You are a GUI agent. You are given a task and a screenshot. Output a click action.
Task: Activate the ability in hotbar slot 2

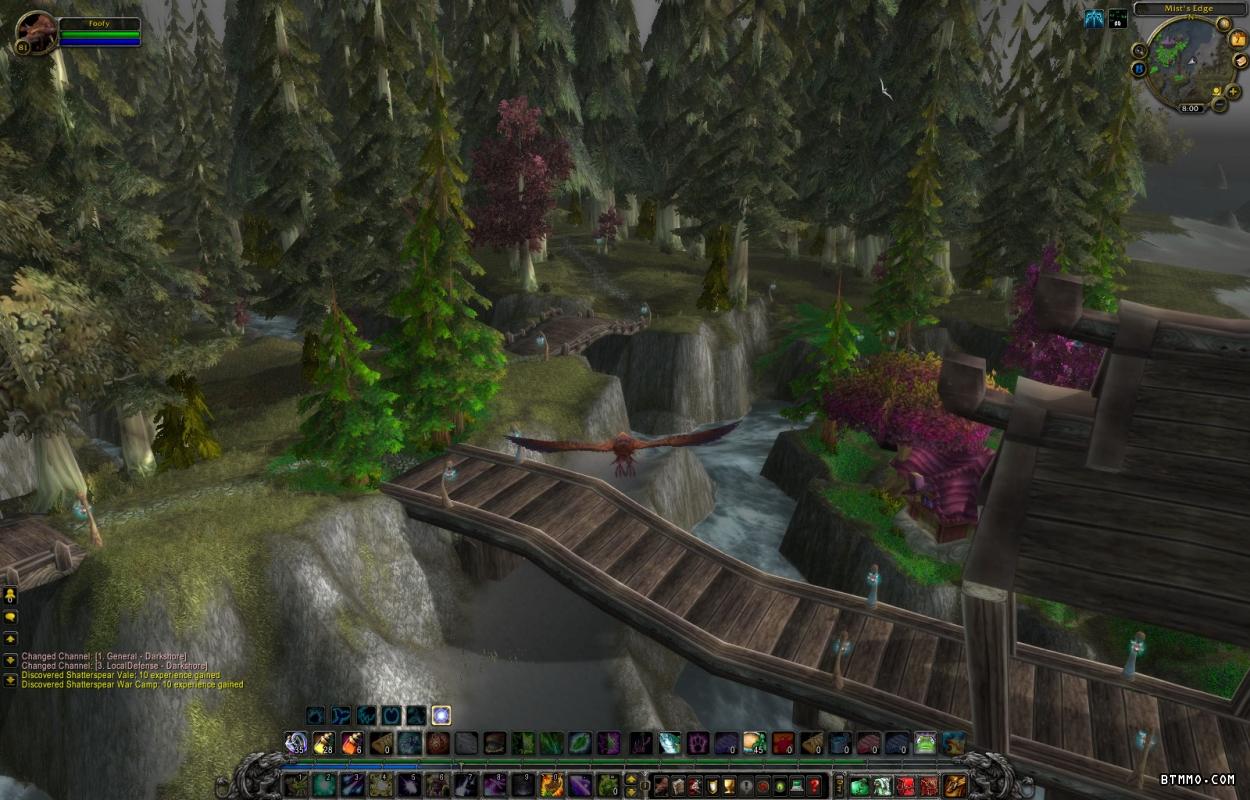click(324, 785)
